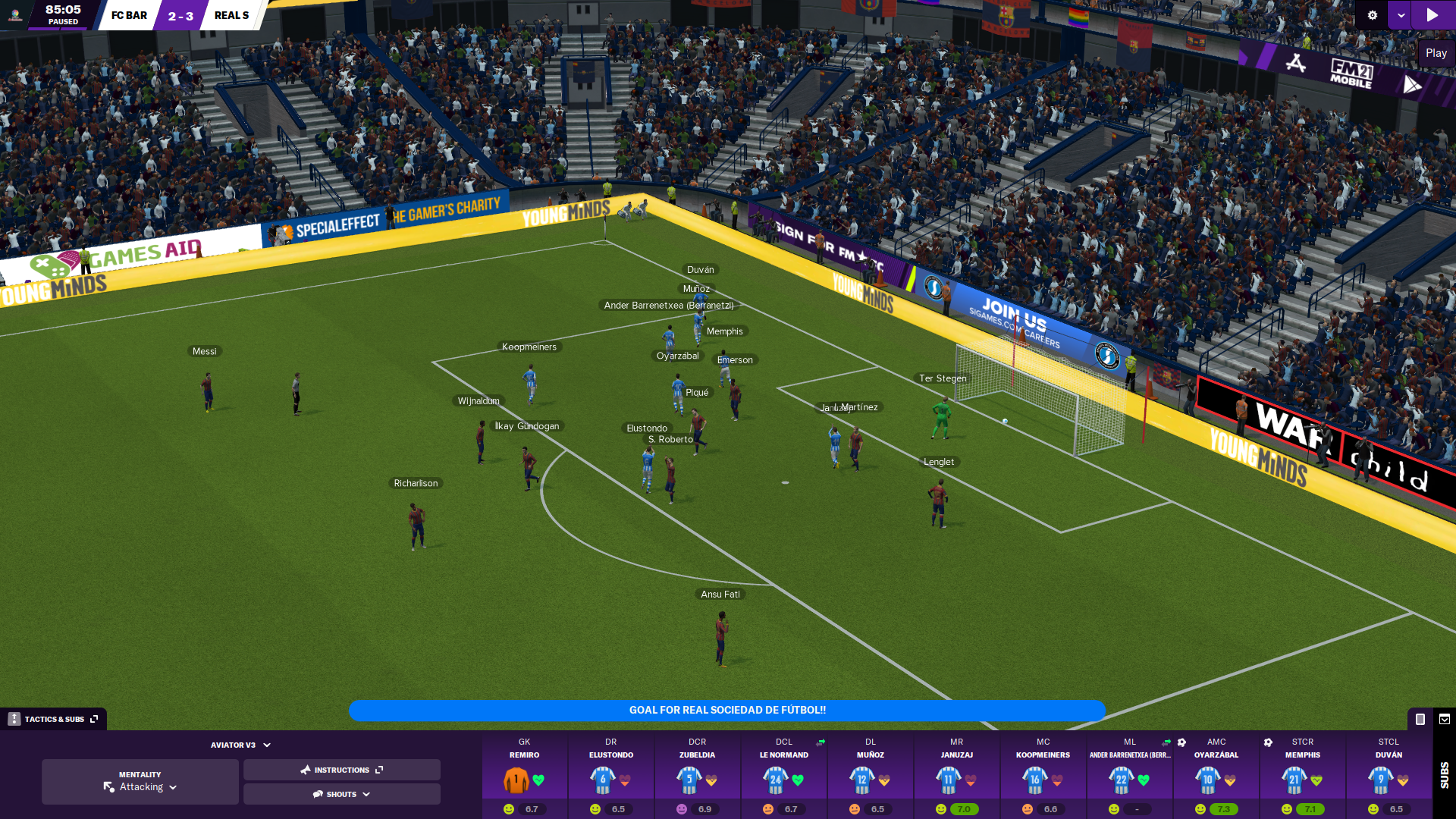Open the Subs side tab
Image resolution: width=1456 pixels, height=819 pixels.
point(1444,775)
